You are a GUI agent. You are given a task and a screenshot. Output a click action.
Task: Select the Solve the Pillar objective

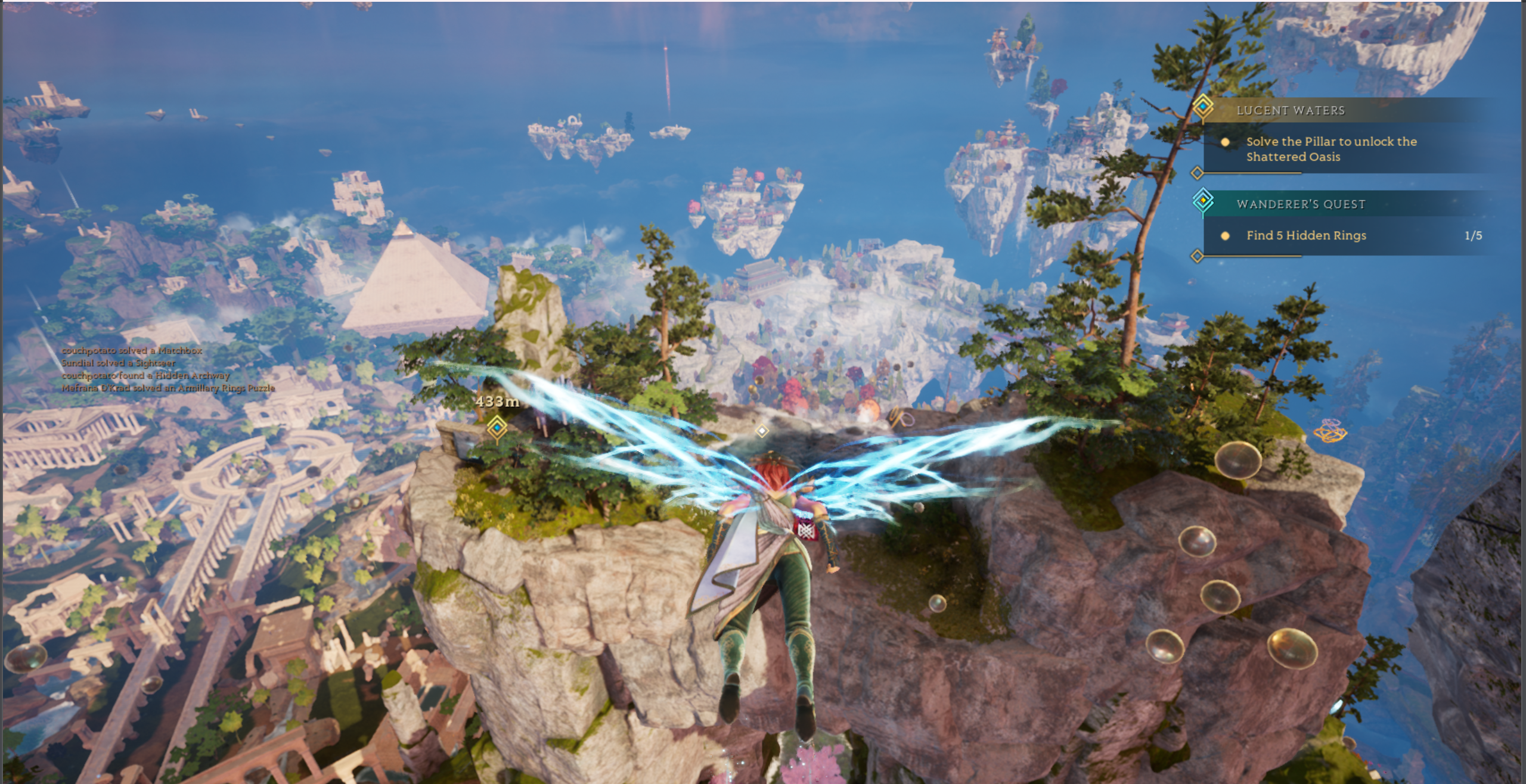pos(1330,149)
